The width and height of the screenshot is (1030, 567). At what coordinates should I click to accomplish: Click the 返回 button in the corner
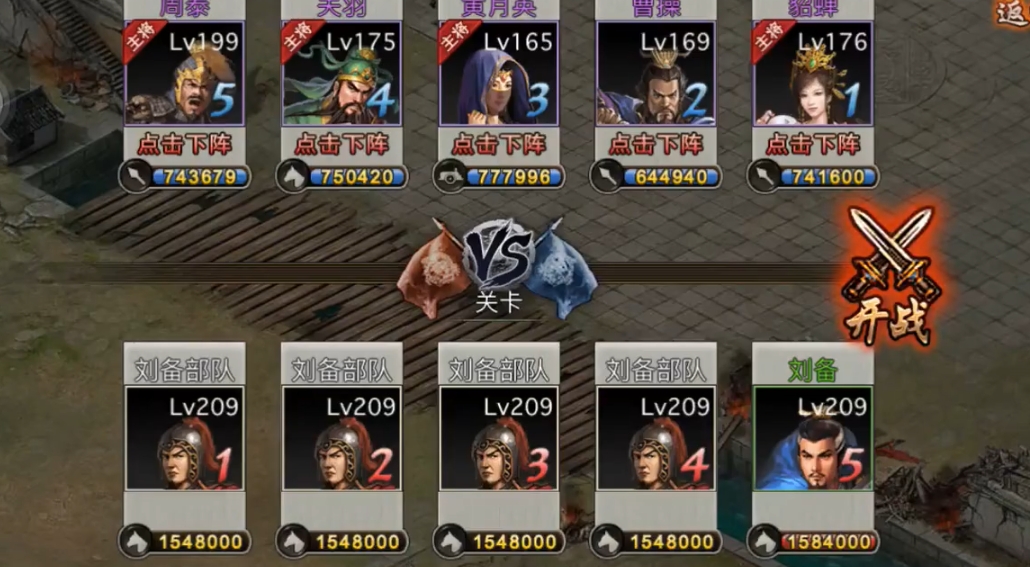coord(1012,12)
